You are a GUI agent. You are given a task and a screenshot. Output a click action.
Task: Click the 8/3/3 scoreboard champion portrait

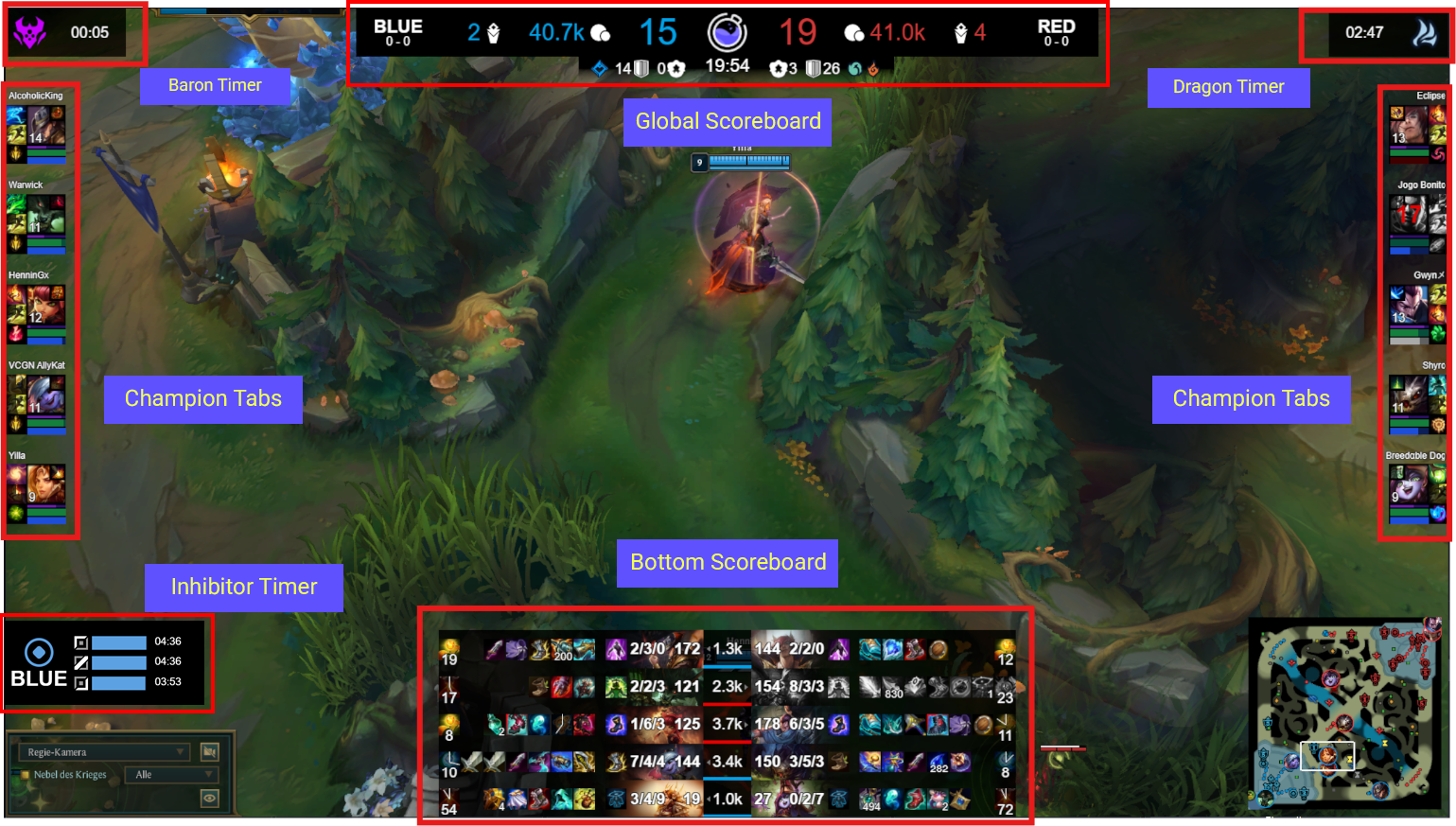coord(838,687)
